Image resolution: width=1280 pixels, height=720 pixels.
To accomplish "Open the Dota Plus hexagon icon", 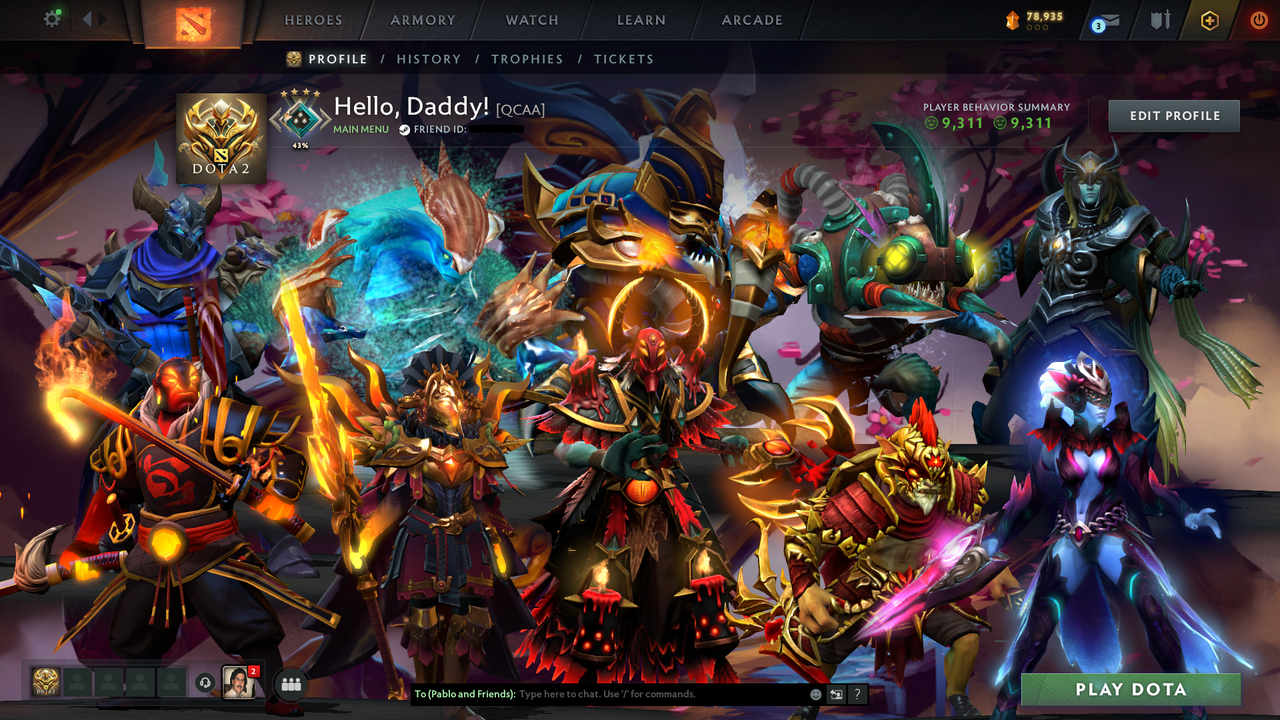I will (1209, 19).
